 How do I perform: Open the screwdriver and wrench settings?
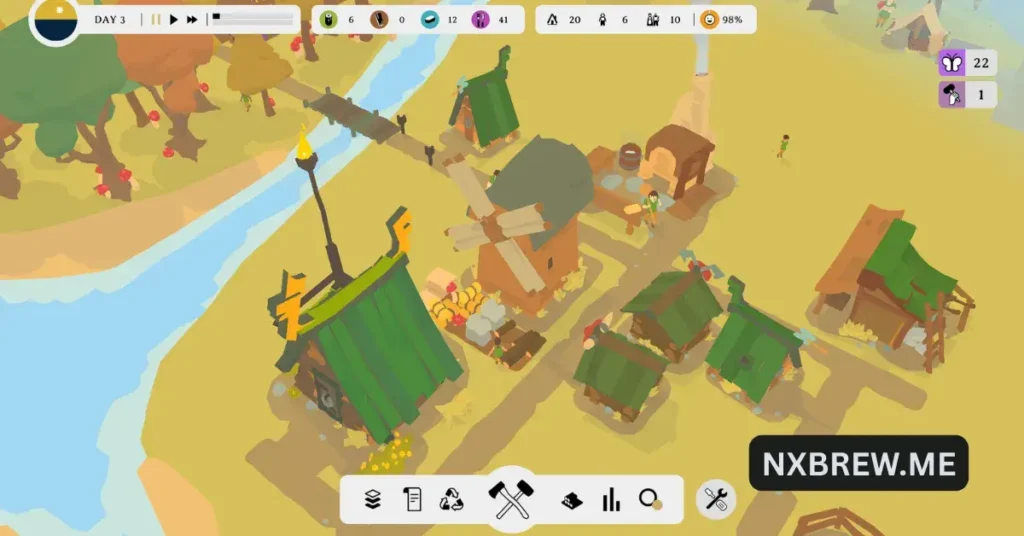[x=715, y=499]
